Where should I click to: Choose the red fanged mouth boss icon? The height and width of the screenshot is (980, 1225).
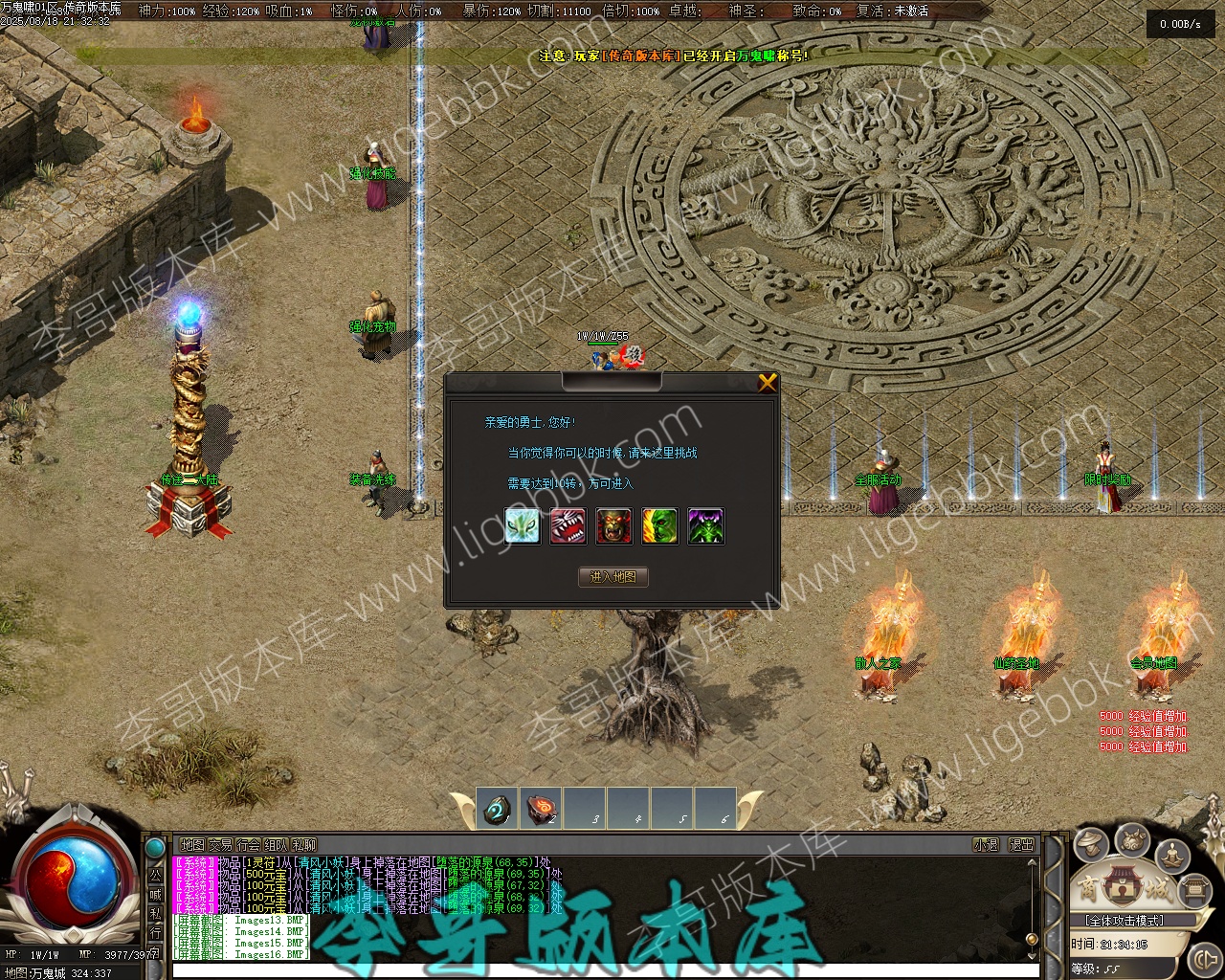[x=568, y=526]
